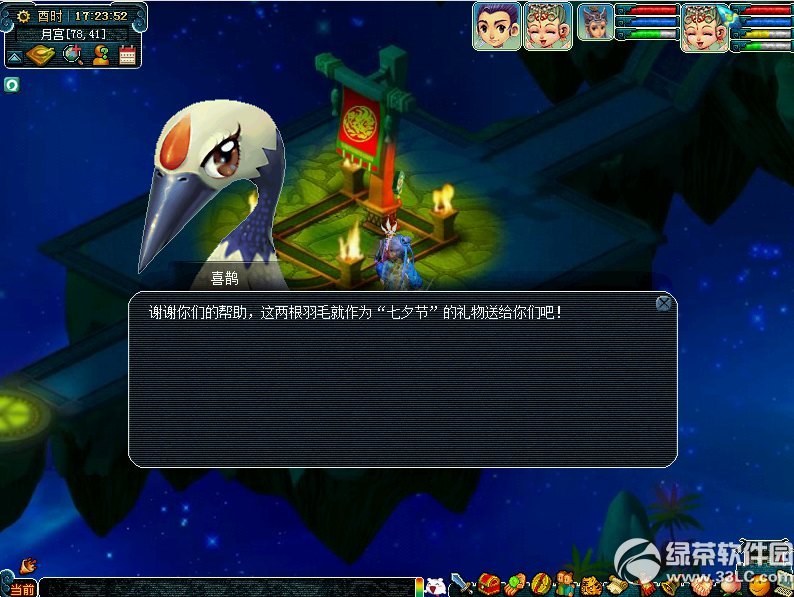Open the calendar events icon
The image size is (794, 597).
127,55
